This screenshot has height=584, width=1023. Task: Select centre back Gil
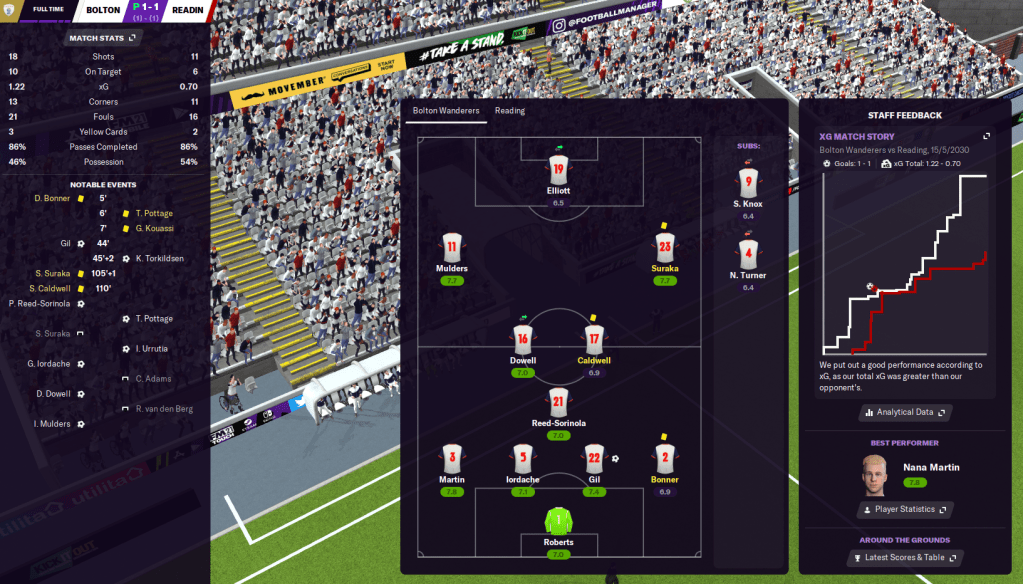pyautogui.click(x=594, y=459)
